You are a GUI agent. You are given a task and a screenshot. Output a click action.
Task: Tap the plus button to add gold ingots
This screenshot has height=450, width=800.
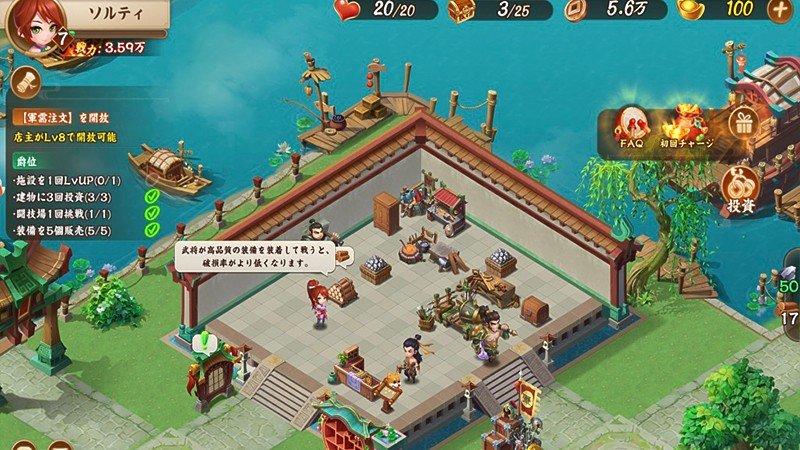pyautogui.click(x=780, y=11)
